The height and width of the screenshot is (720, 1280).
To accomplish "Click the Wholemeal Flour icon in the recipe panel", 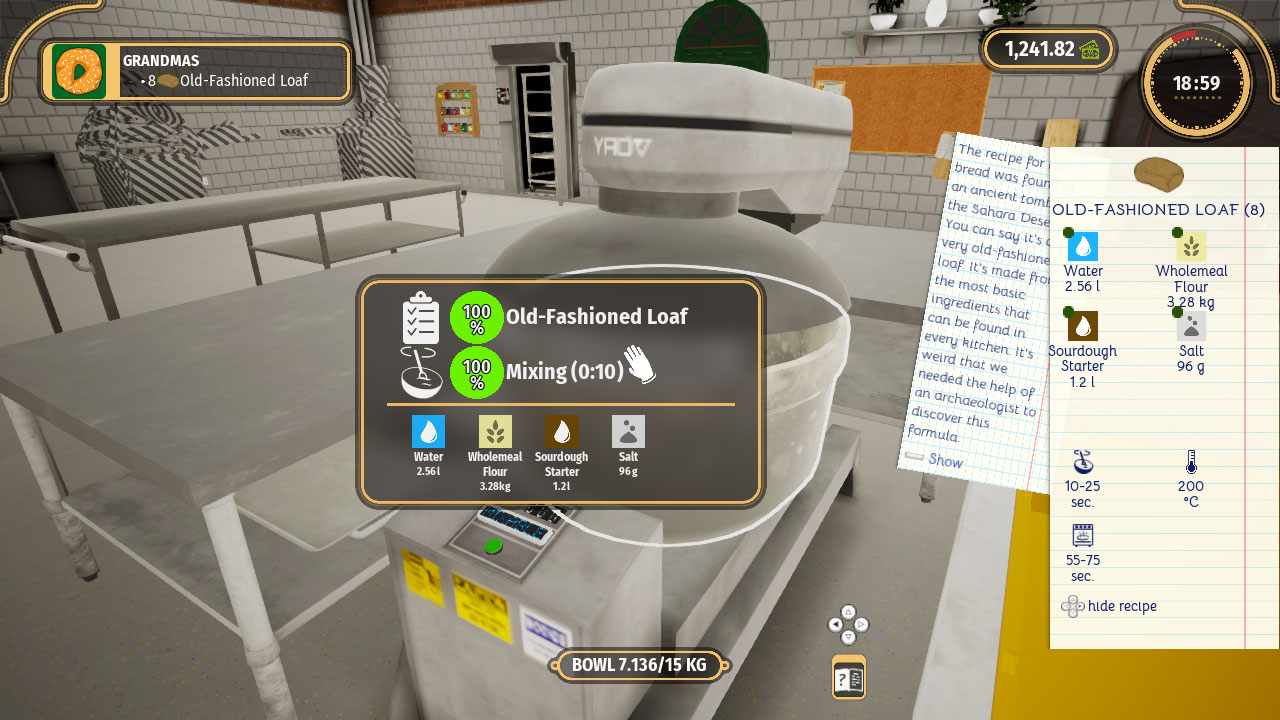I will click(x=1191, y=245).
